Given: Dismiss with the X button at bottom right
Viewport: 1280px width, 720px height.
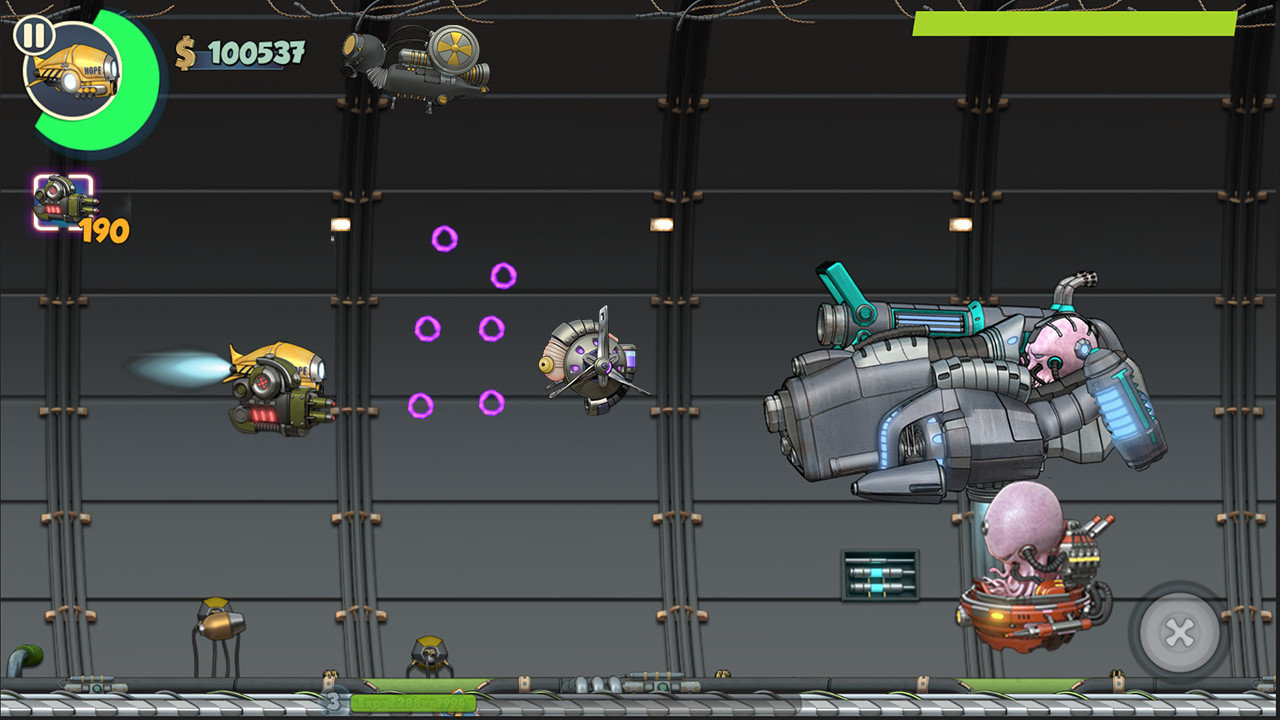Looking at the screenshot, I should point(1178,630).
